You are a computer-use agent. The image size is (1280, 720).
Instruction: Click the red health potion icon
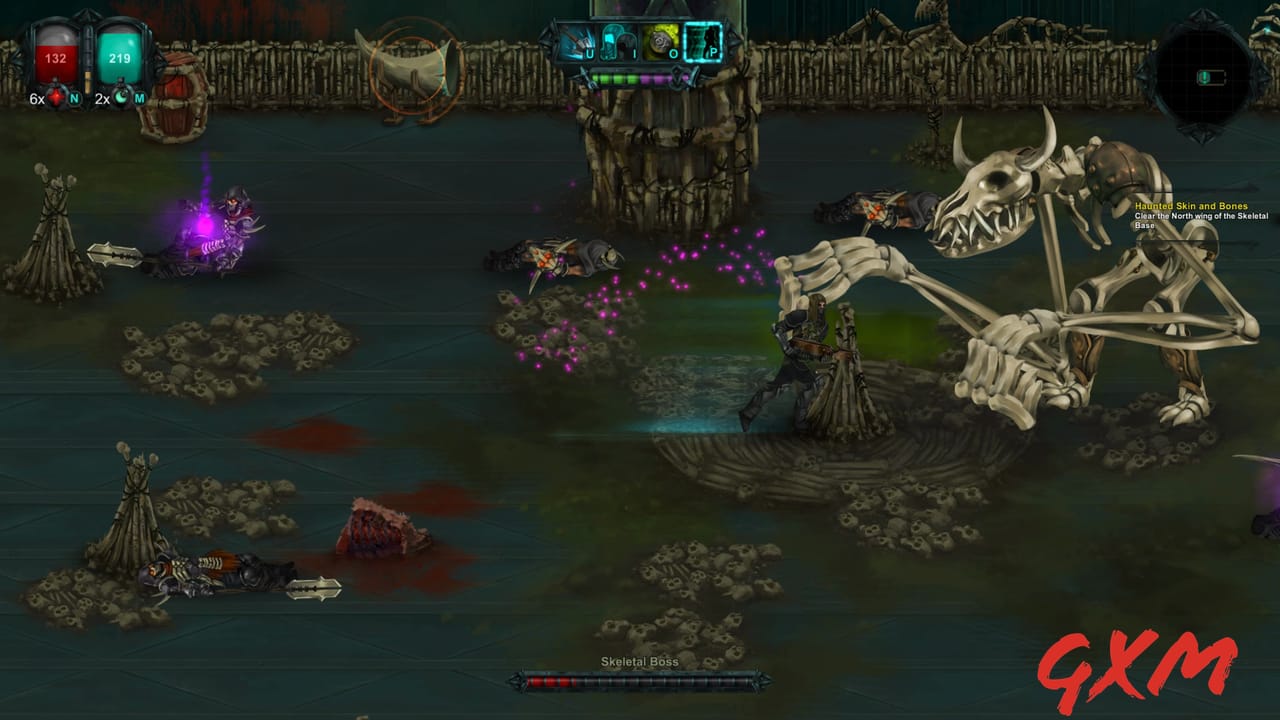click(55, 95)
